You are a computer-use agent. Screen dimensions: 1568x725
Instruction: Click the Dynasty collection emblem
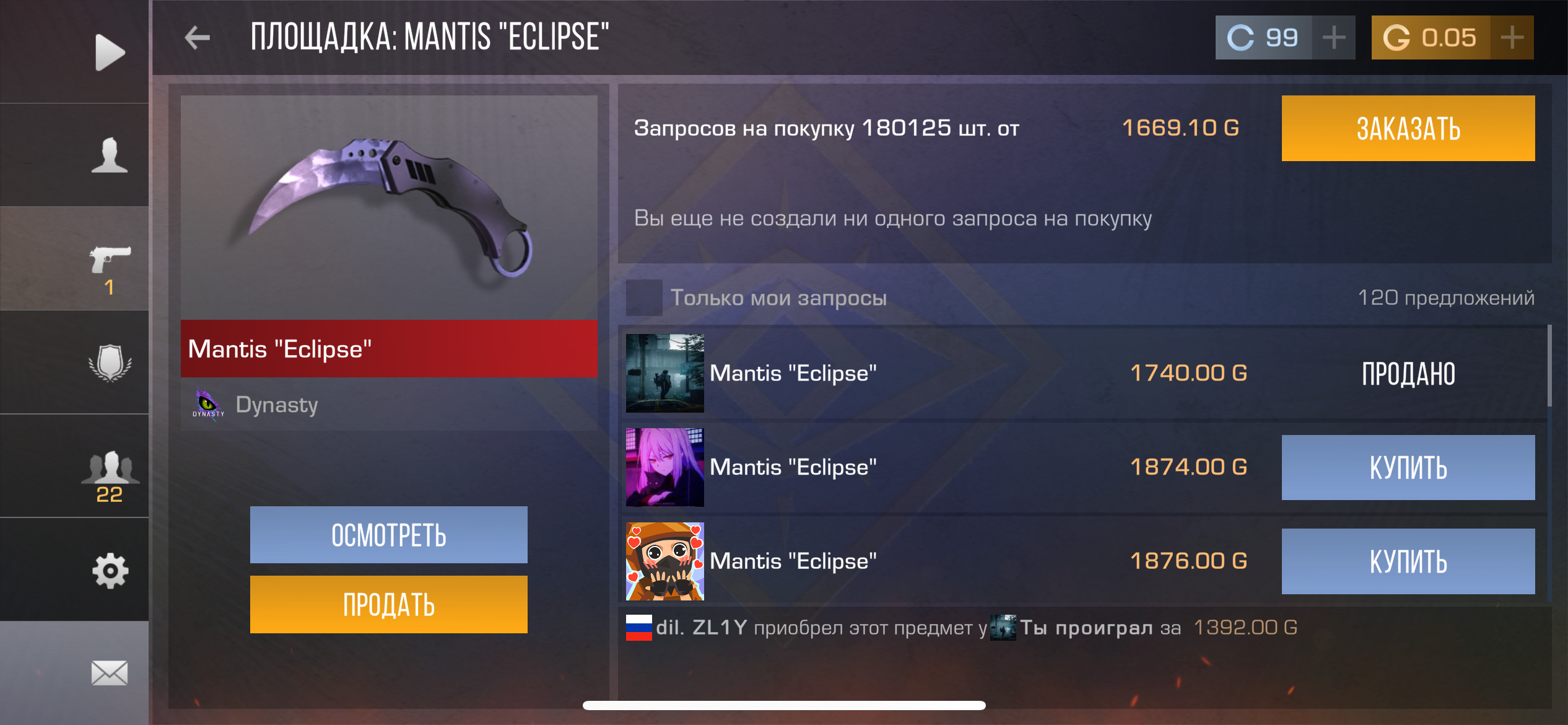click(x=209, y=405)
